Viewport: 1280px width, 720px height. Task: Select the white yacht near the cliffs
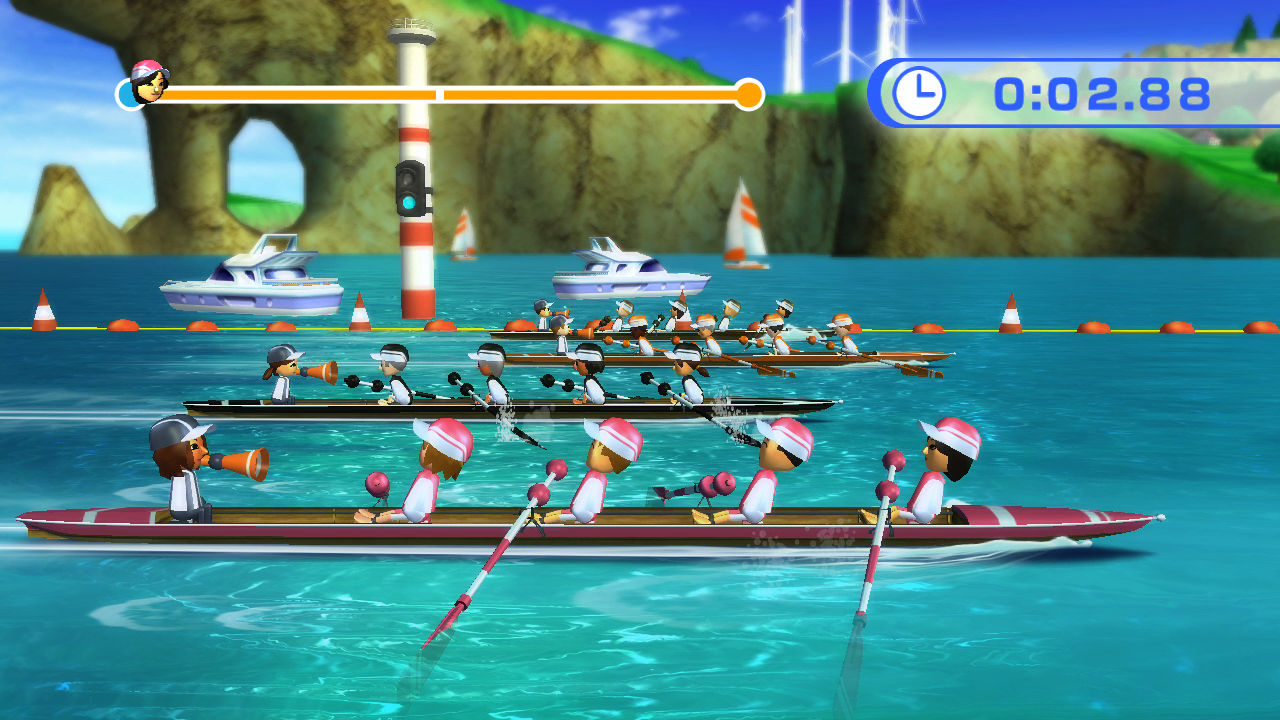[251, 275]
